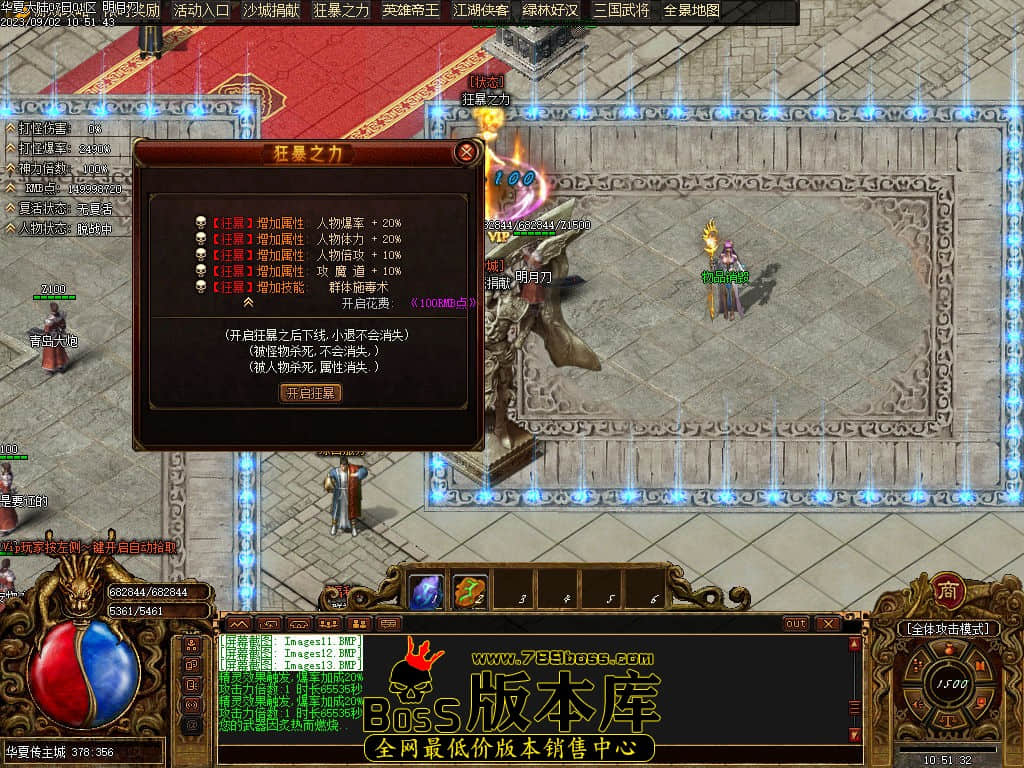Open the 活动入口 menu entry
Viewport: 1024px width, 768px height.
[x=201, y=11]
